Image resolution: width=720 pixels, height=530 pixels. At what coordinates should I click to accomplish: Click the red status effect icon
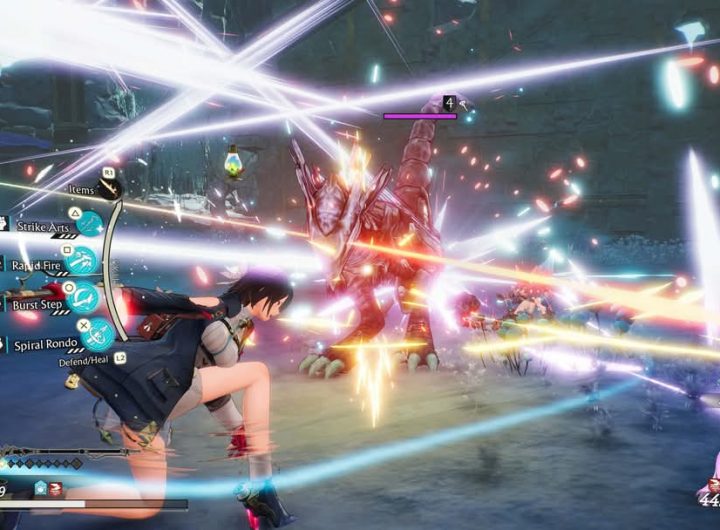(57, 488)
